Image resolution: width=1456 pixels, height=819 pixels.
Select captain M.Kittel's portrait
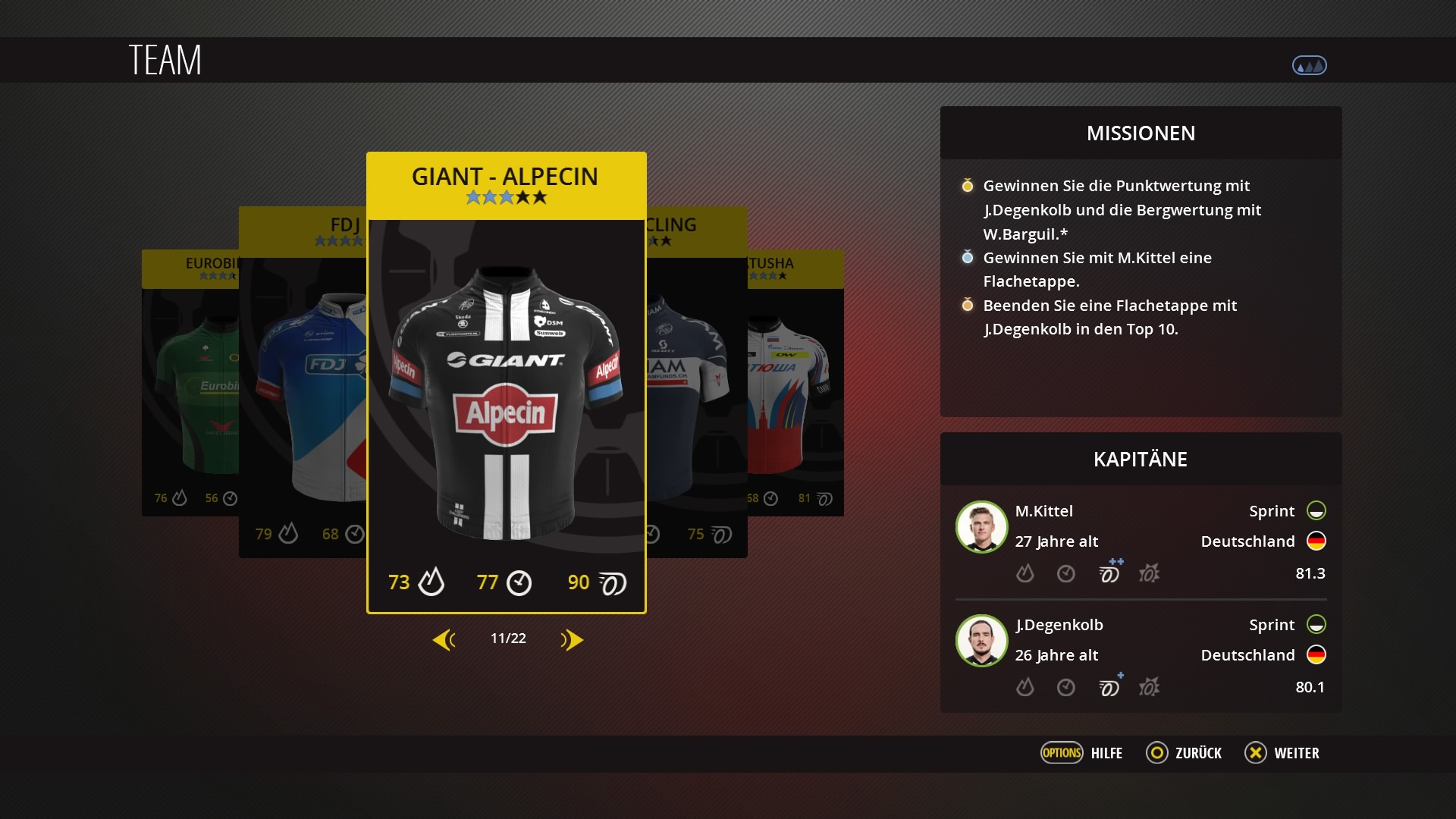(x=981, y=527)
